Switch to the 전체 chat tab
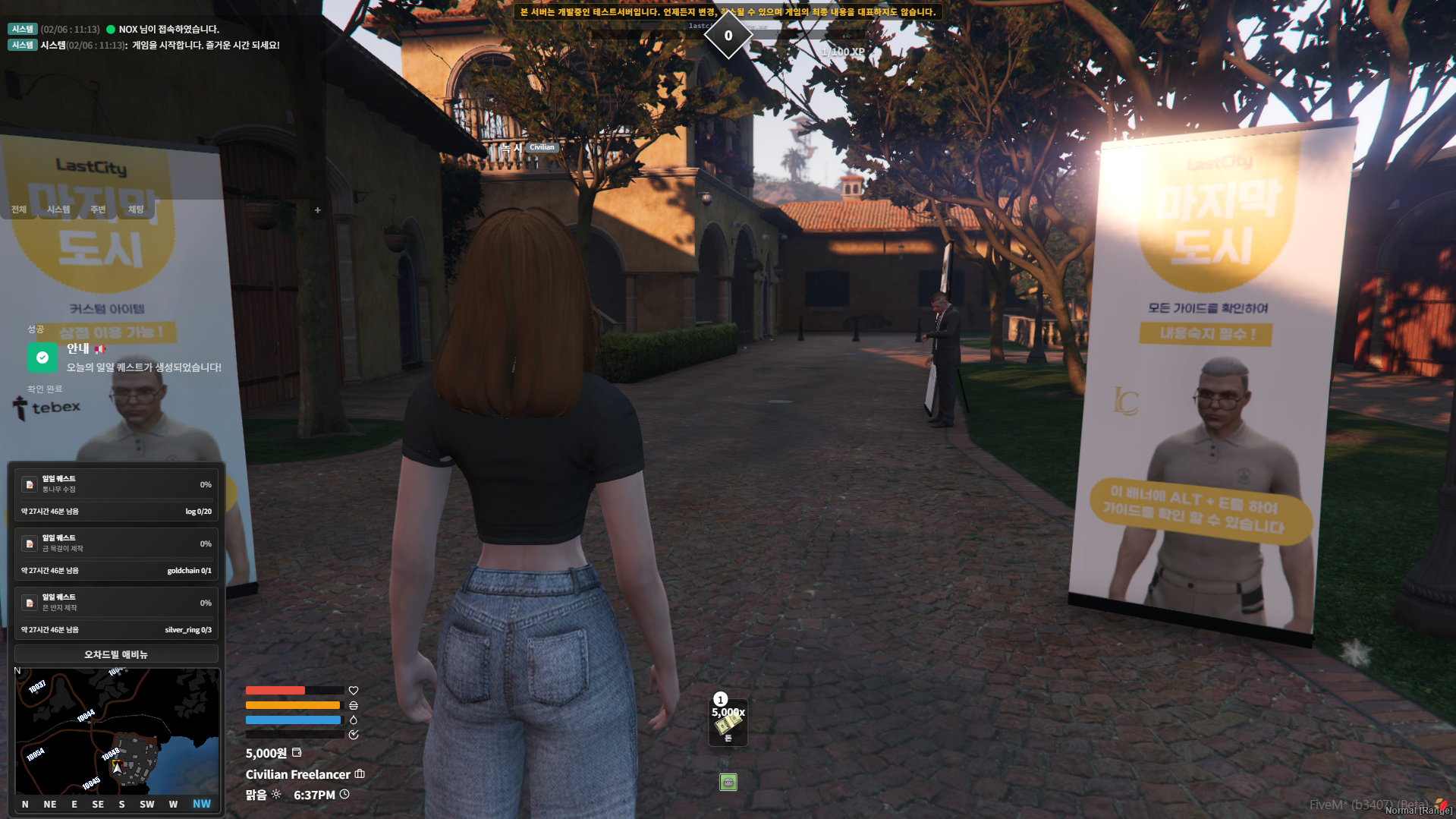This screenshot has height=819, width=1456. coord(19,209)
